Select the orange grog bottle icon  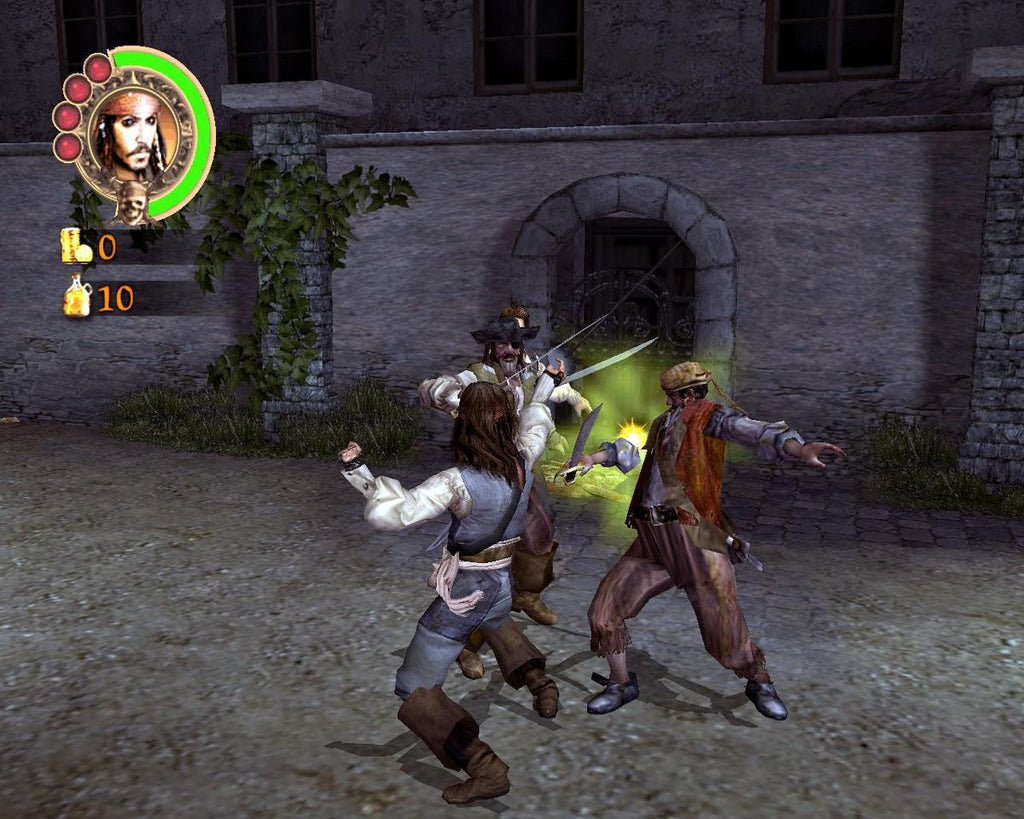(77, 296)
